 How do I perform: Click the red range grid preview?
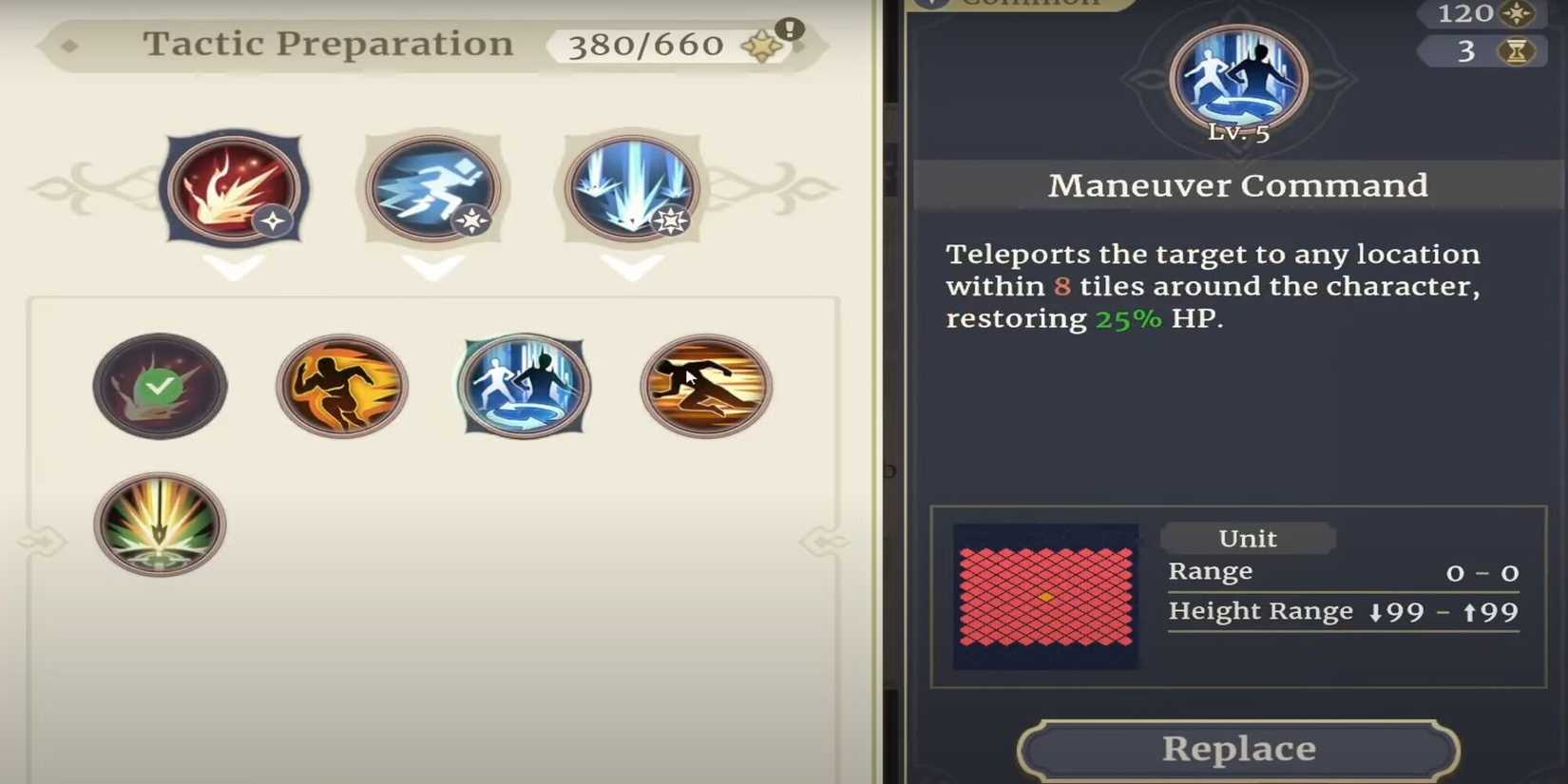point(1043,596)
